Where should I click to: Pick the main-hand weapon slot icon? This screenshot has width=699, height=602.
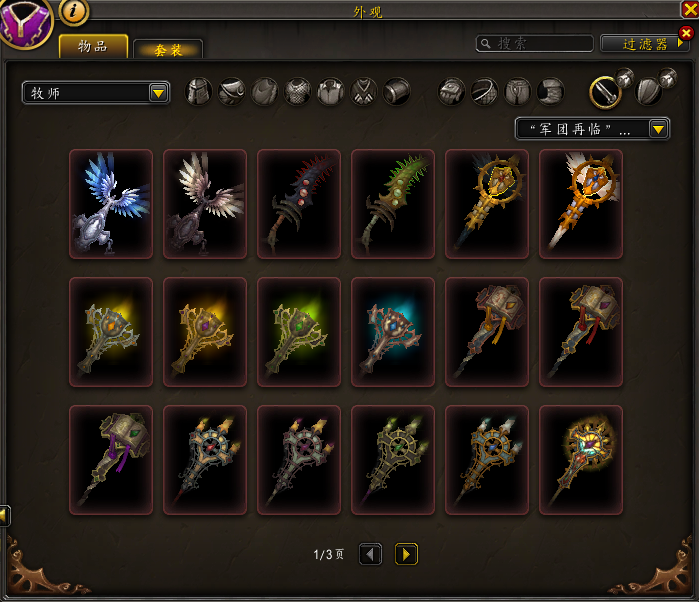coord(603,91)
